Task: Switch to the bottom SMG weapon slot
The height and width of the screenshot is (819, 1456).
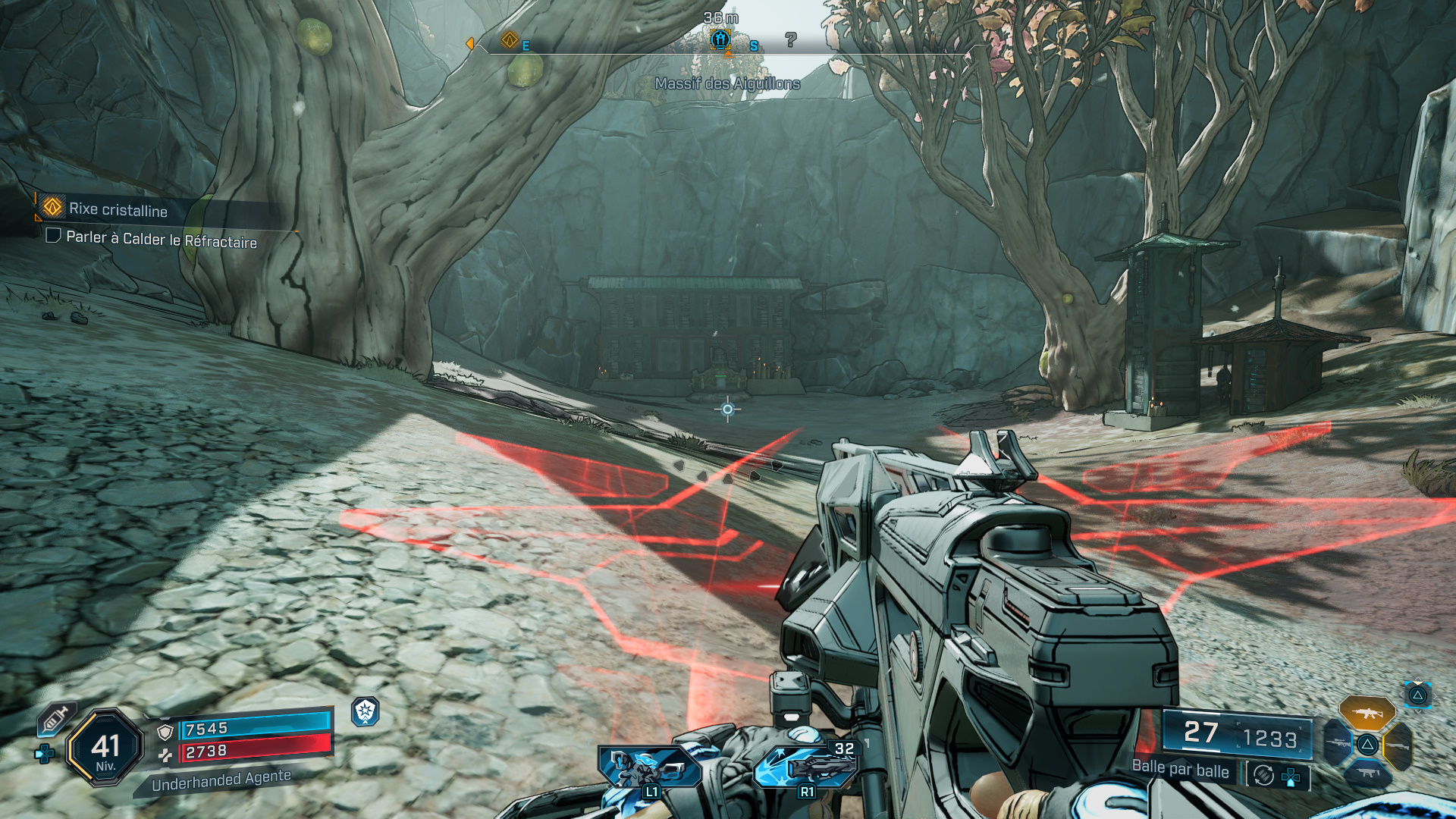Action: (x=1367, y=773)
